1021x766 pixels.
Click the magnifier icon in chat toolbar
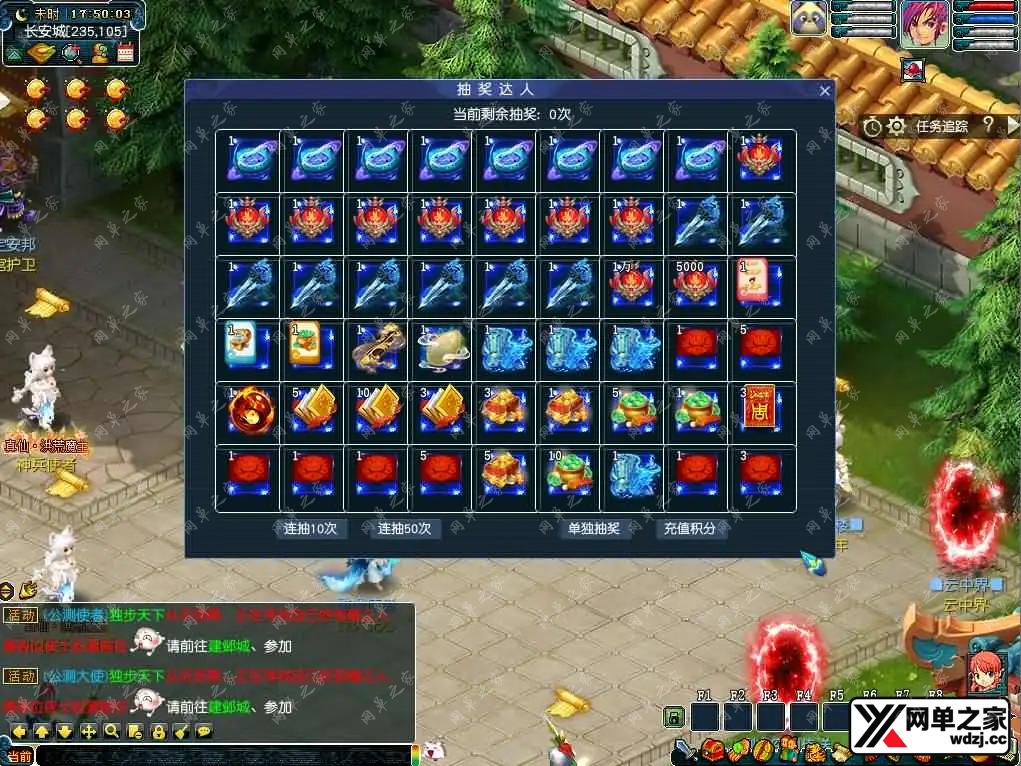pyautogui.click(x=112, y=732)
